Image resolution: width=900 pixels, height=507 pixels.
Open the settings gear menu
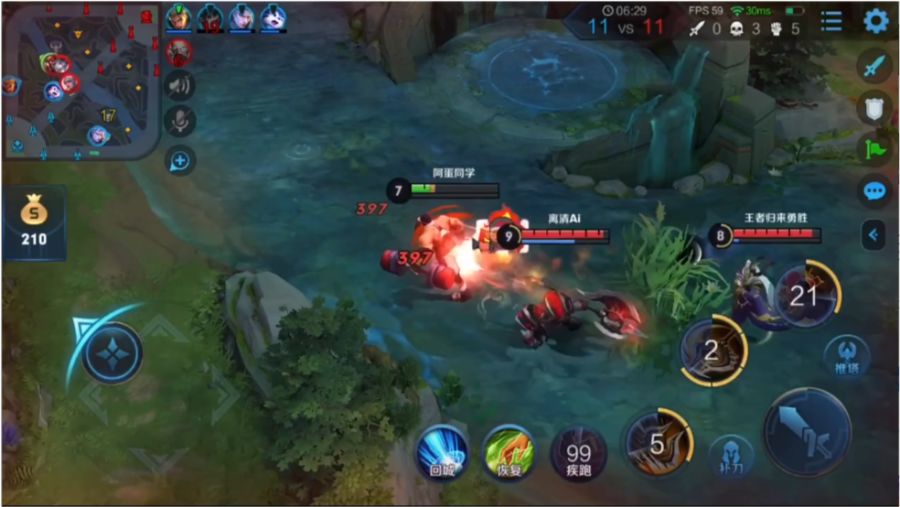tap(876, 21)
